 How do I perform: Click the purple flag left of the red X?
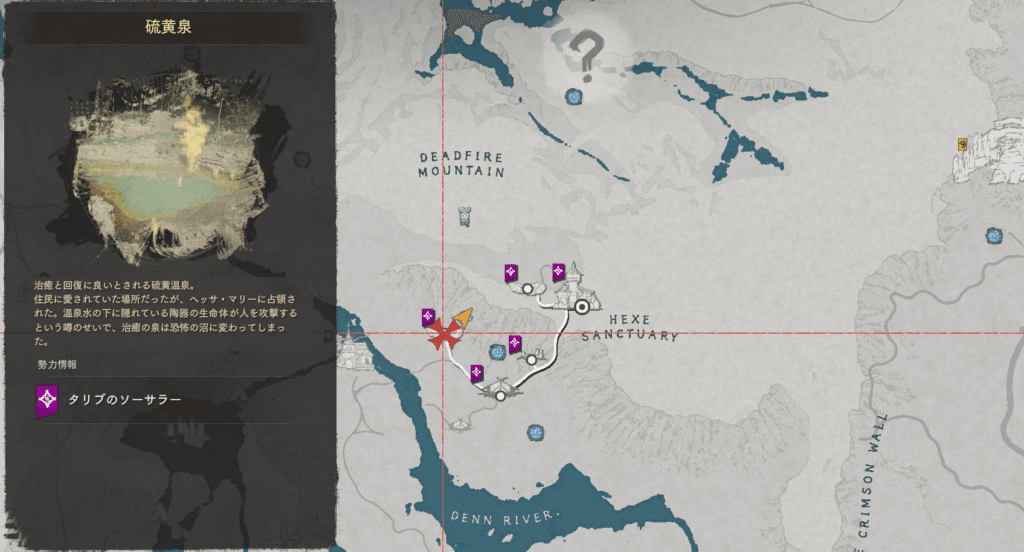pos(428,318)
